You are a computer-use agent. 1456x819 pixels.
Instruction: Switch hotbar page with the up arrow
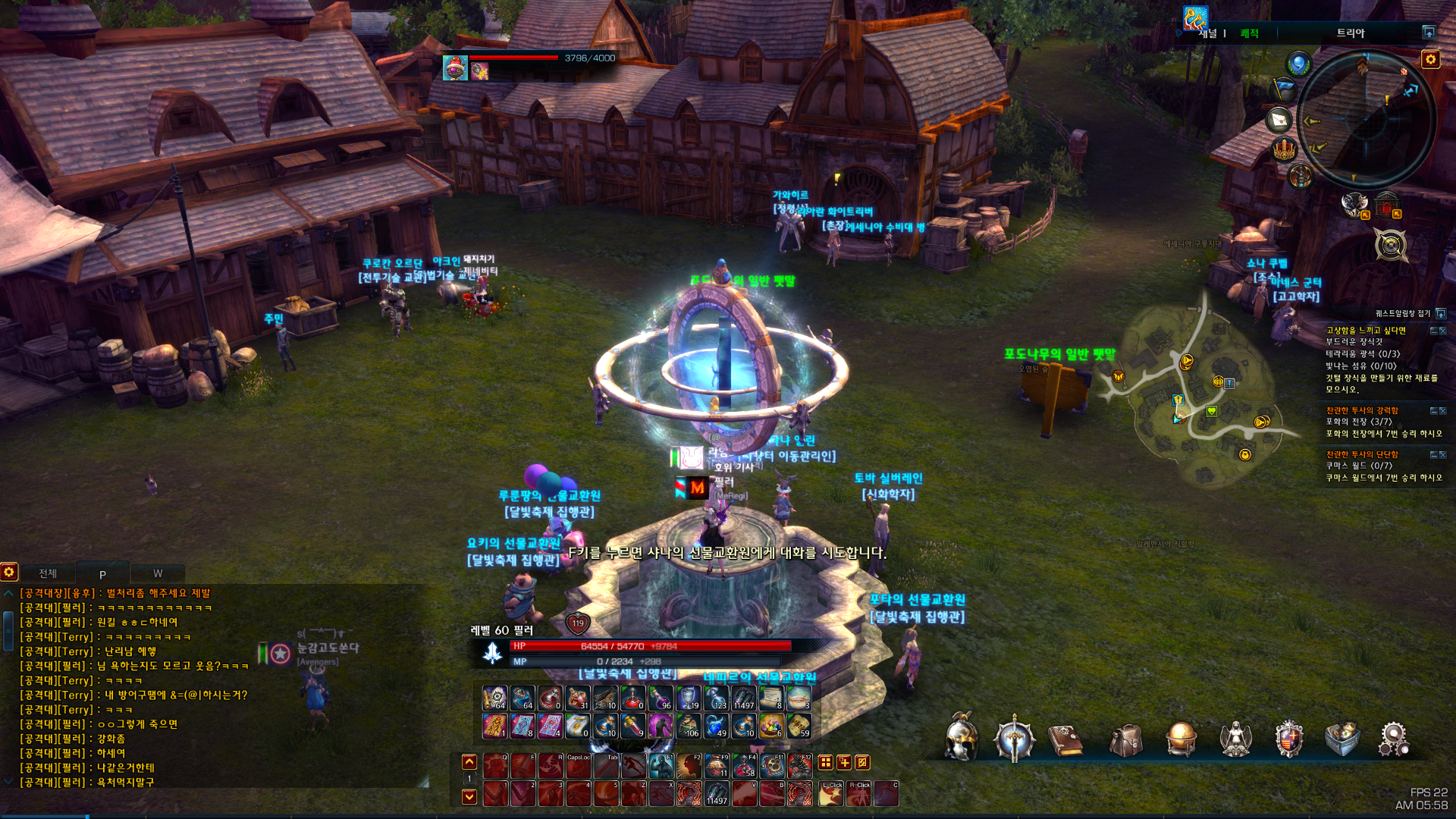[x=469, y=761]
